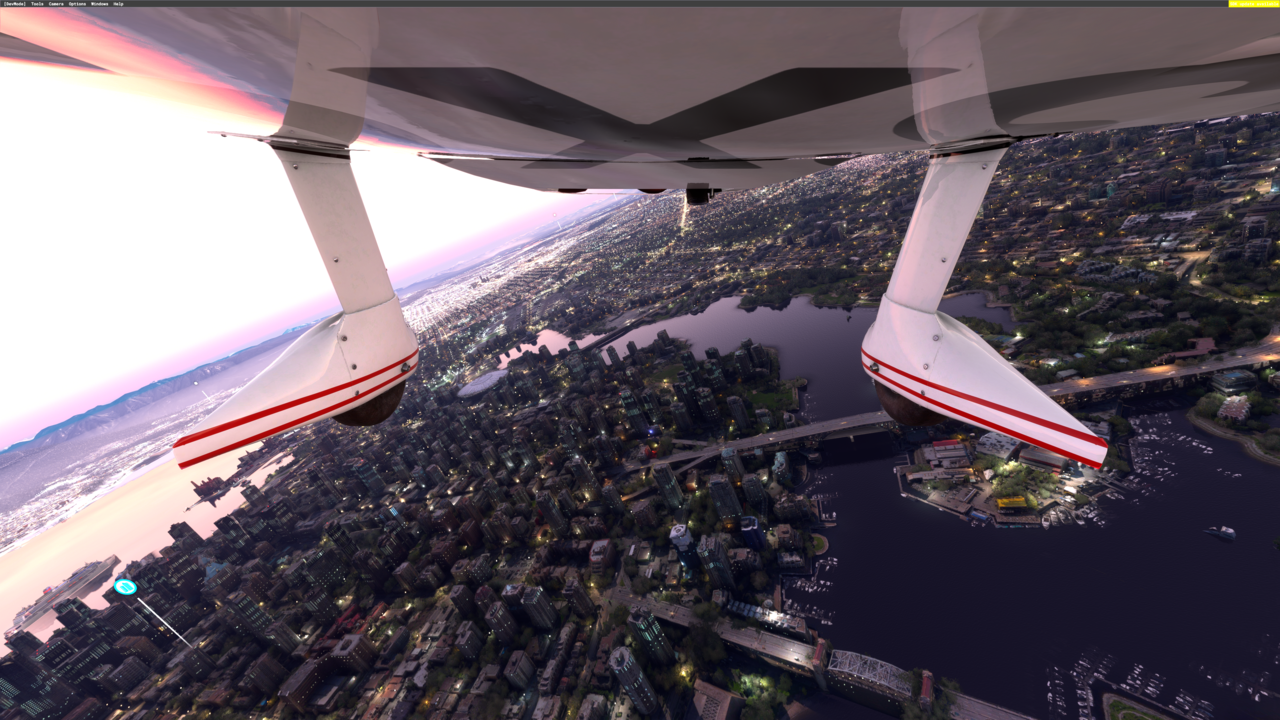Click the yellow SDK update available notice
The width and height of the screenshot is (1280, 720).
point(1253,4)
